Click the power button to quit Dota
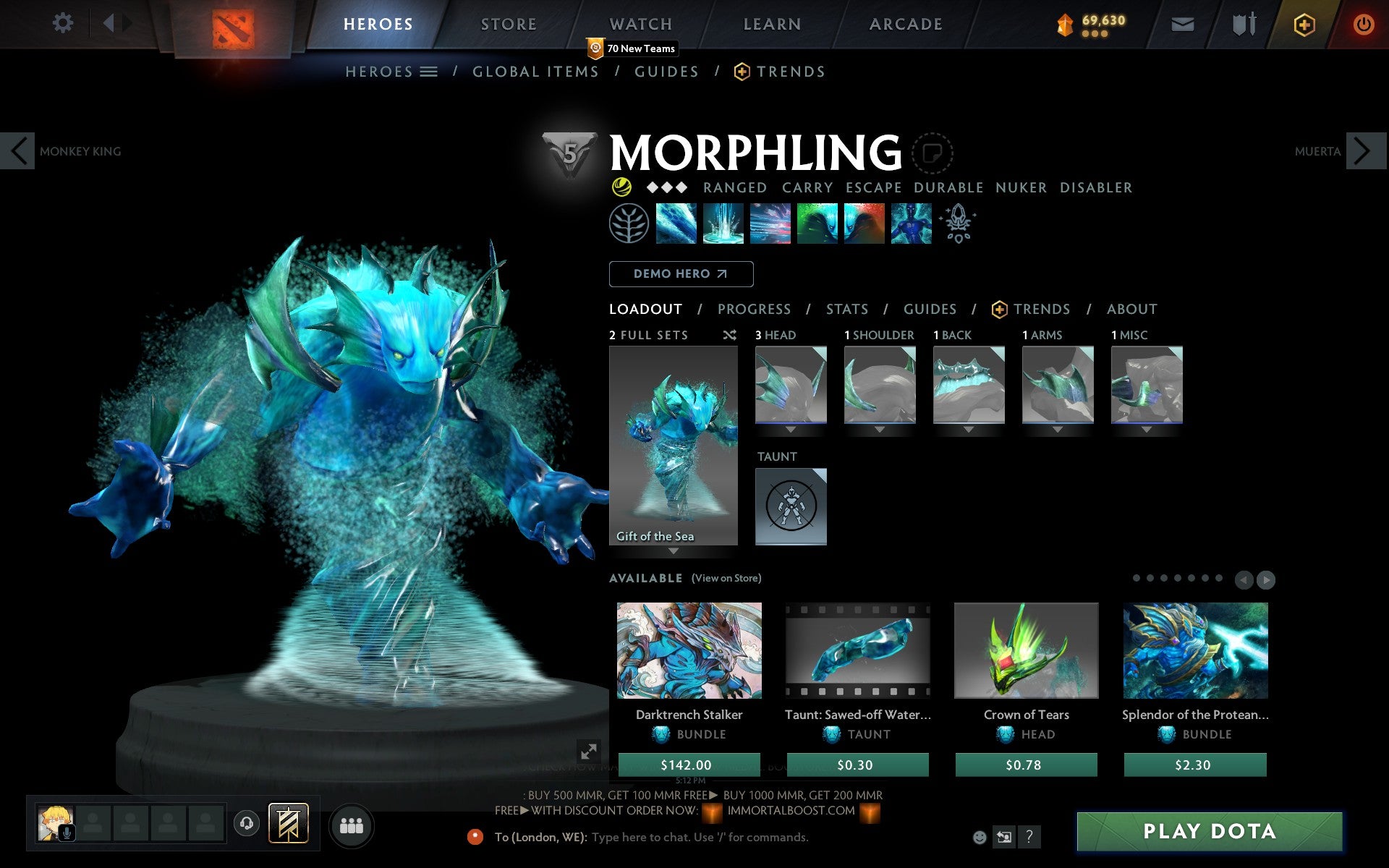 pos(1366,24)
